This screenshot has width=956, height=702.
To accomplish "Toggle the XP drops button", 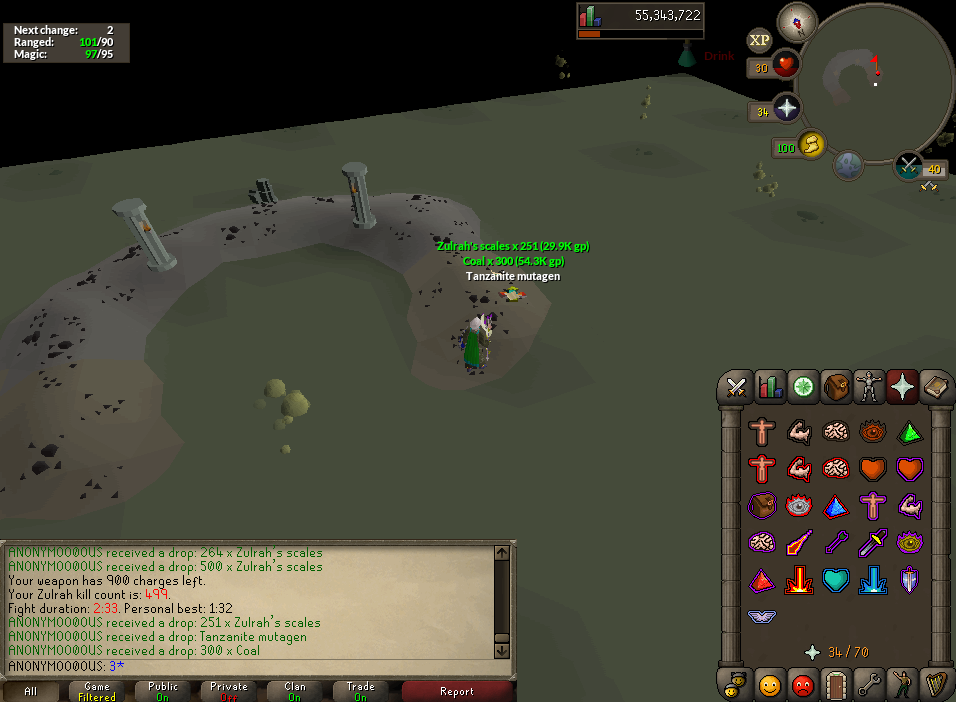I will (760, 40).
